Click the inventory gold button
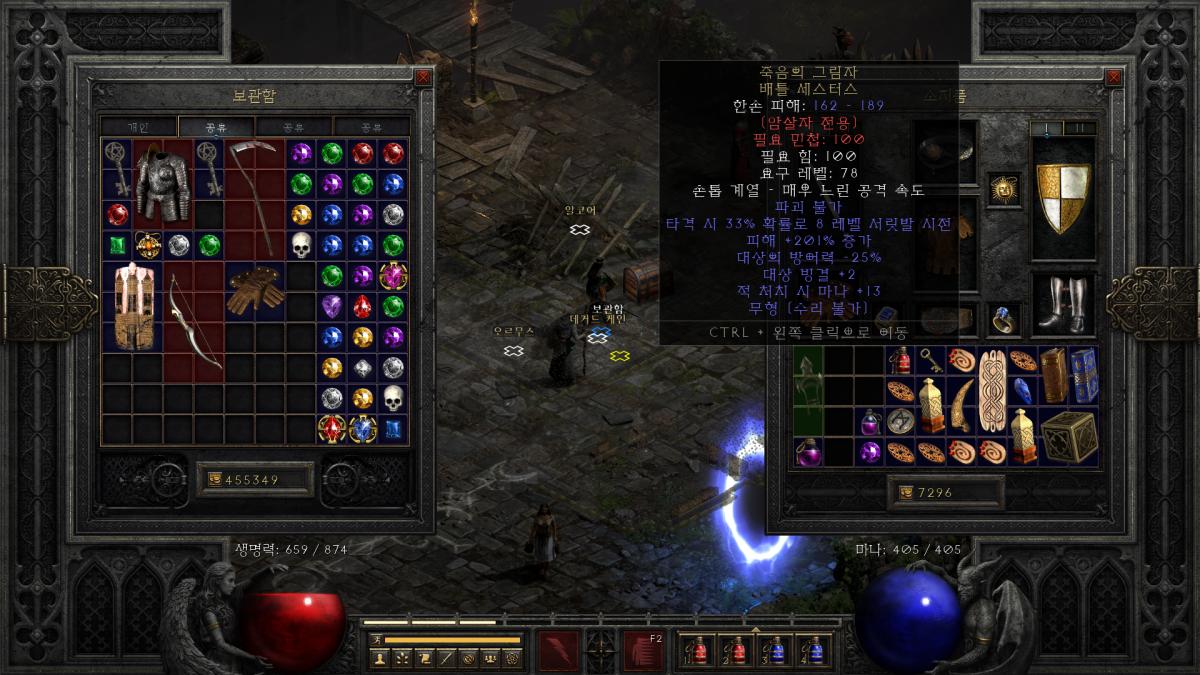Screen dimensions: 1200x675 point(944,492)
